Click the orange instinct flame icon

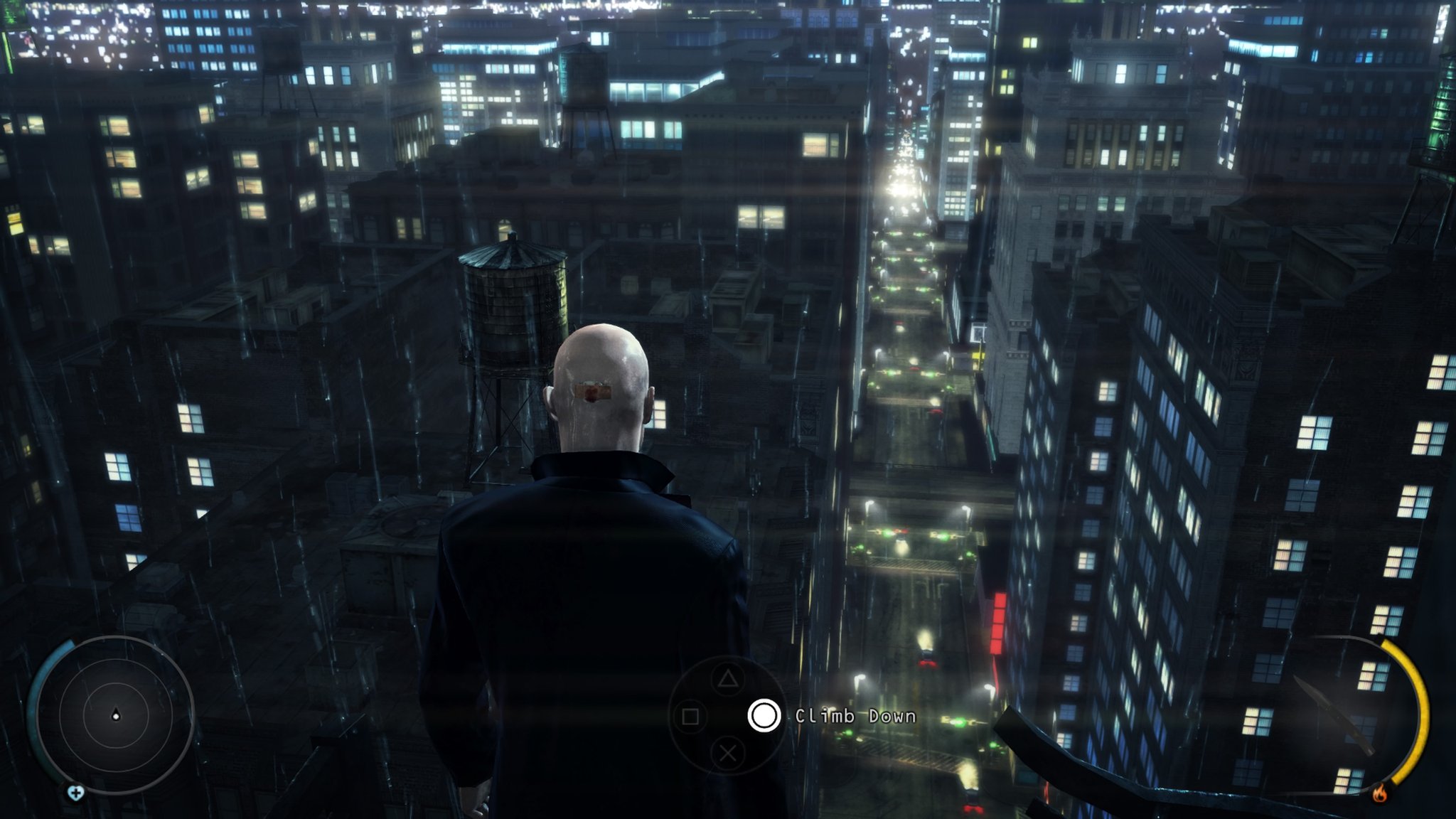point(1379,793)
